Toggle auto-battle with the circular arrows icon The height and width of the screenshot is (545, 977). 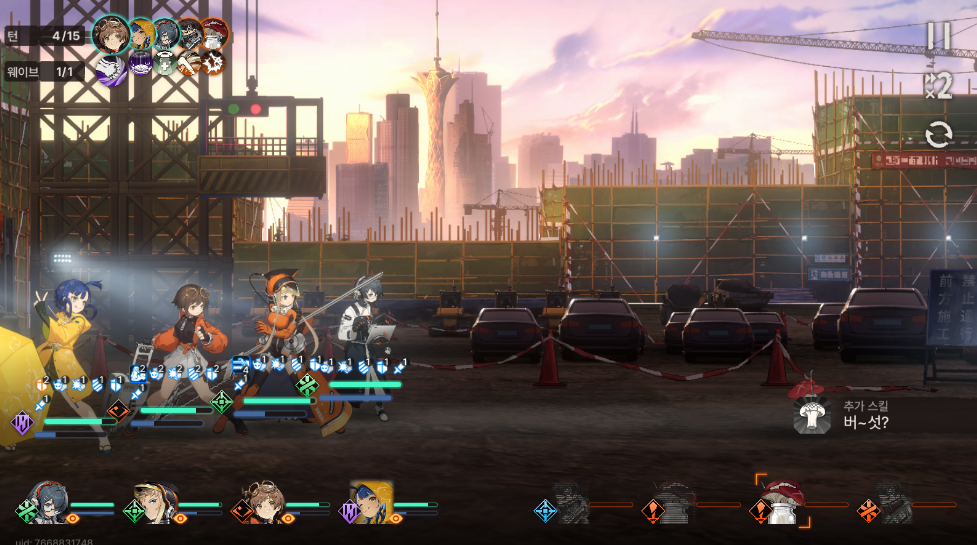pos(938,135)
